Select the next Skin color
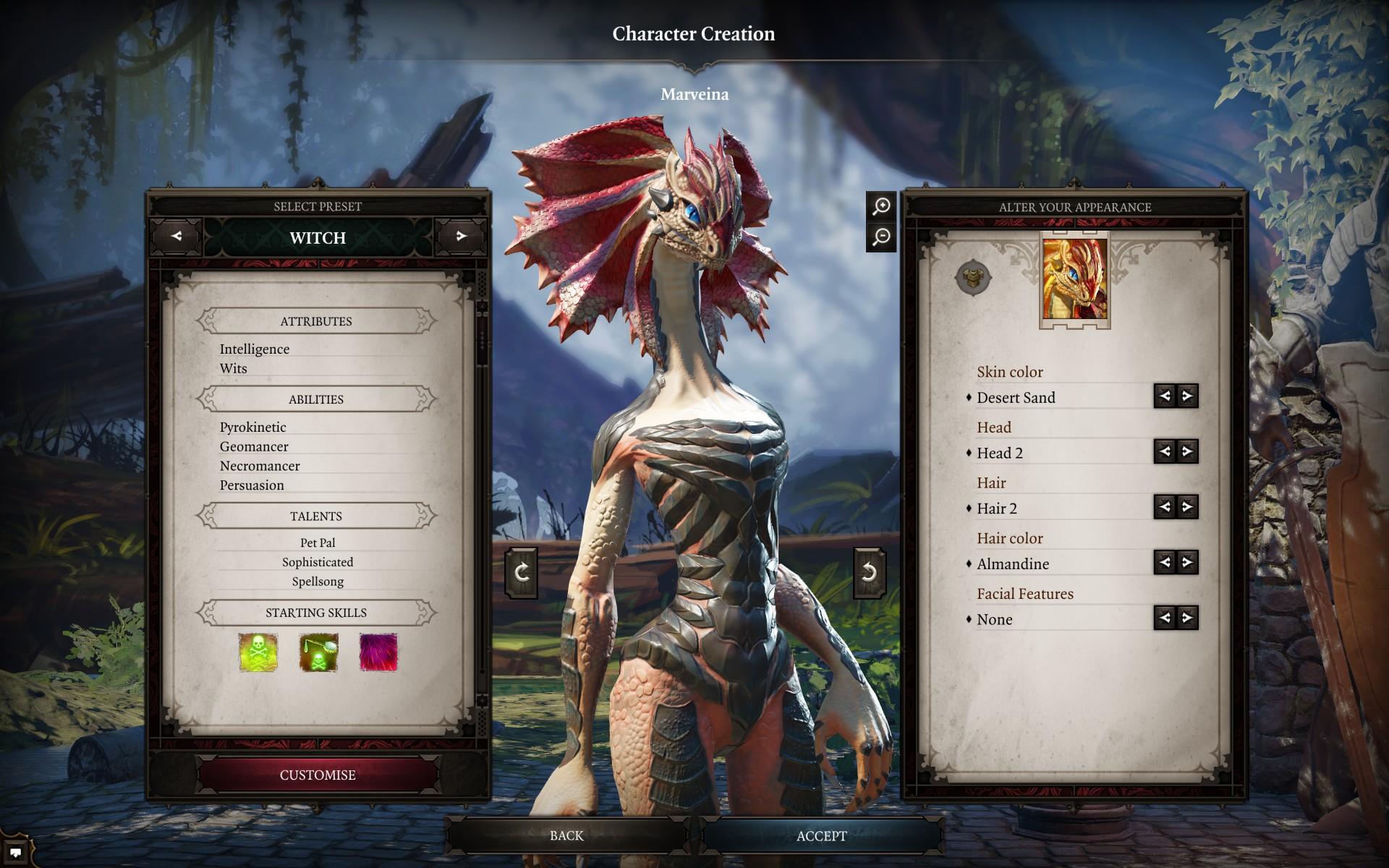The height and width of the screenshot is (868, 1389). tap(1187, 396)
